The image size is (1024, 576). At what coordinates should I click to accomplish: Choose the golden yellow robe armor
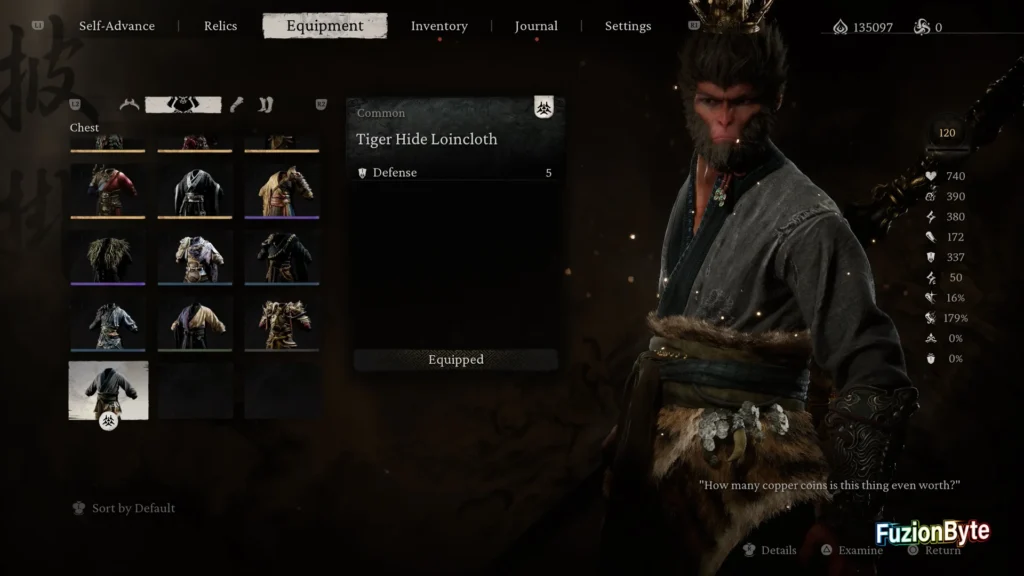click(282, 190)
